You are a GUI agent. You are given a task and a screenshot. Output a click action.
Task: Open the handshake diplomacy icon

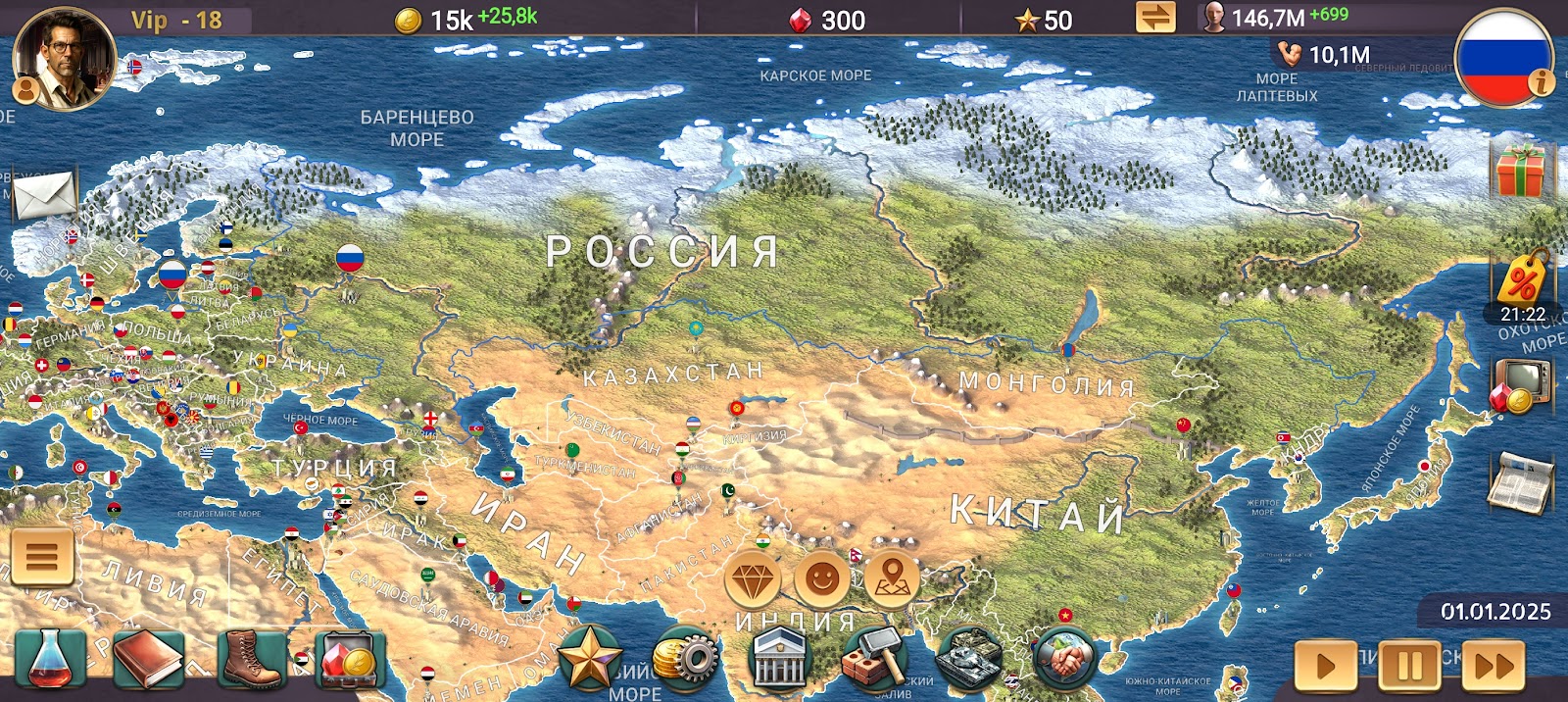point(1065,657)
